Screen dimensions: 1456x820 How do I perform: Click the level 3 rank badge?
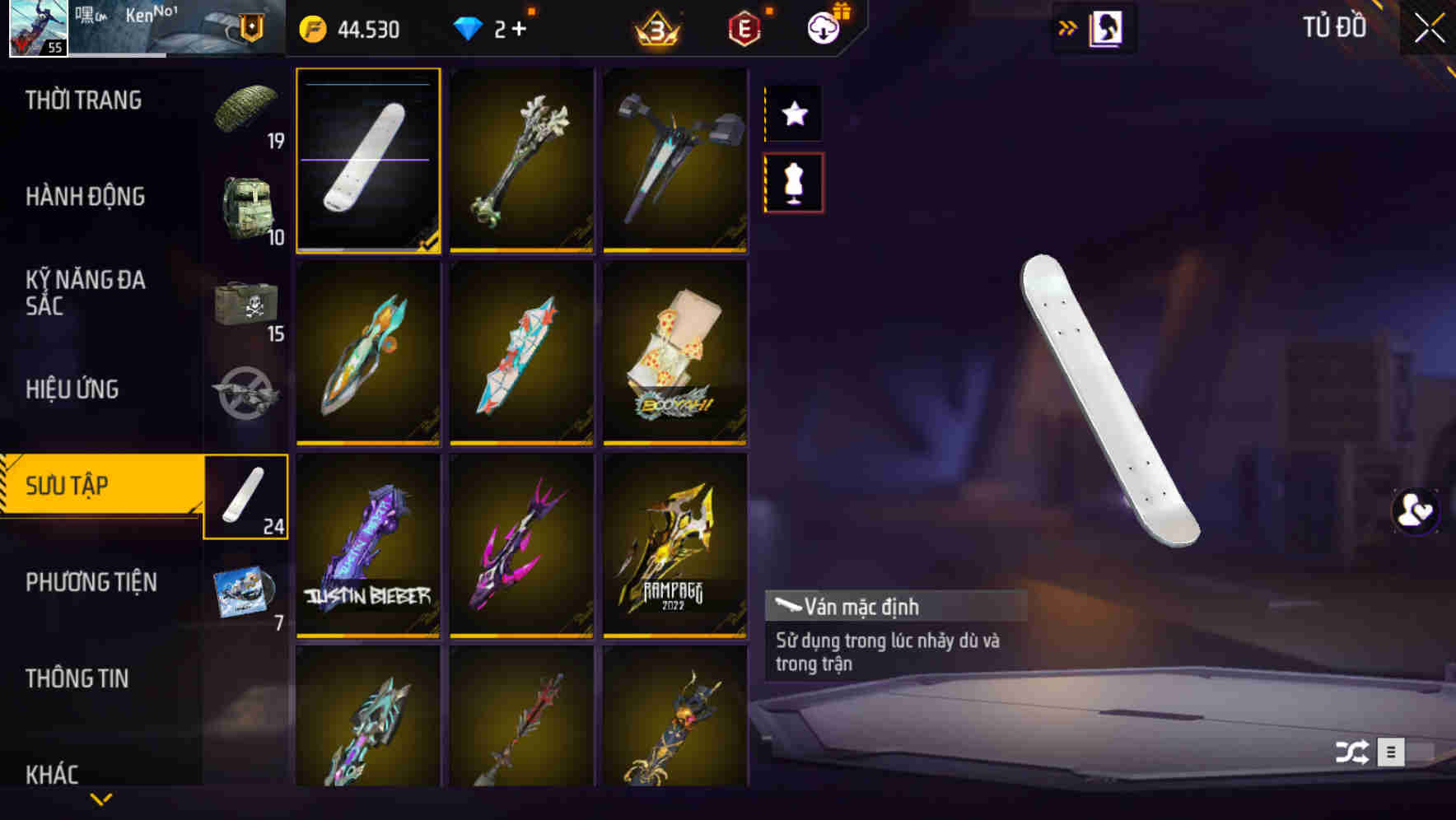click(x=659, y=27)
